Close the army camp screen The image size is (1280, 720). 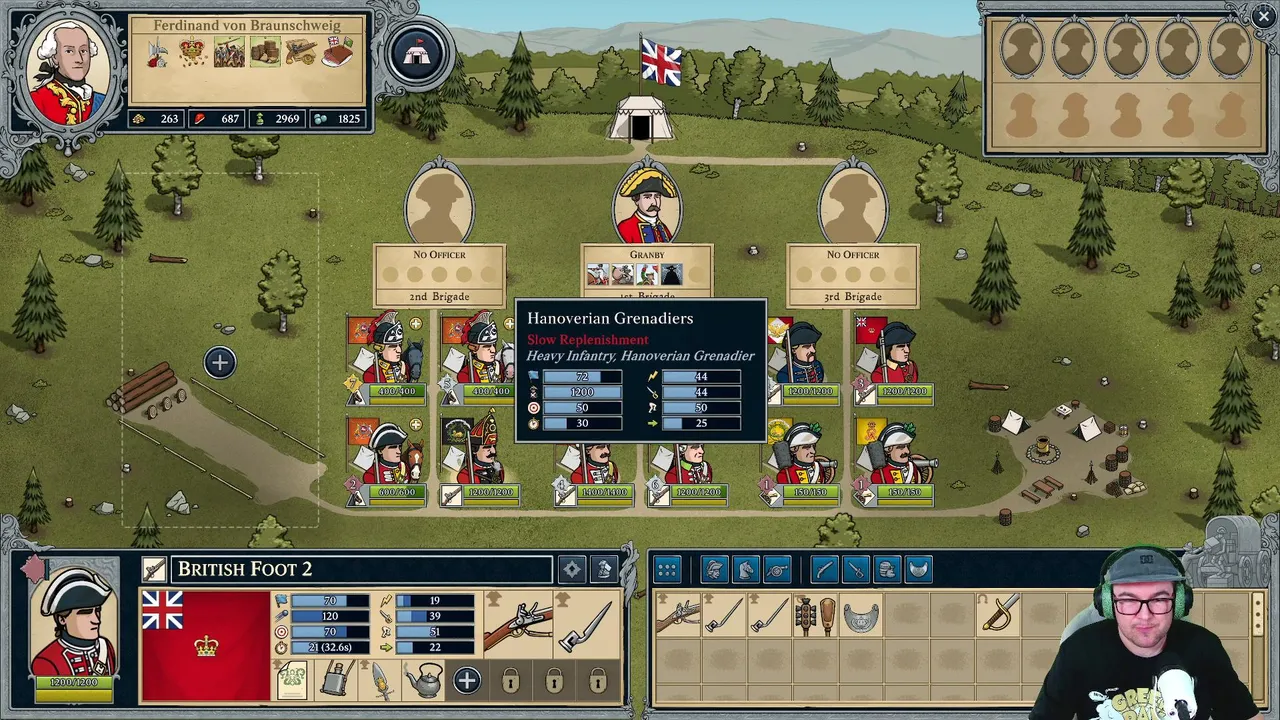(x=1262, y=15)
